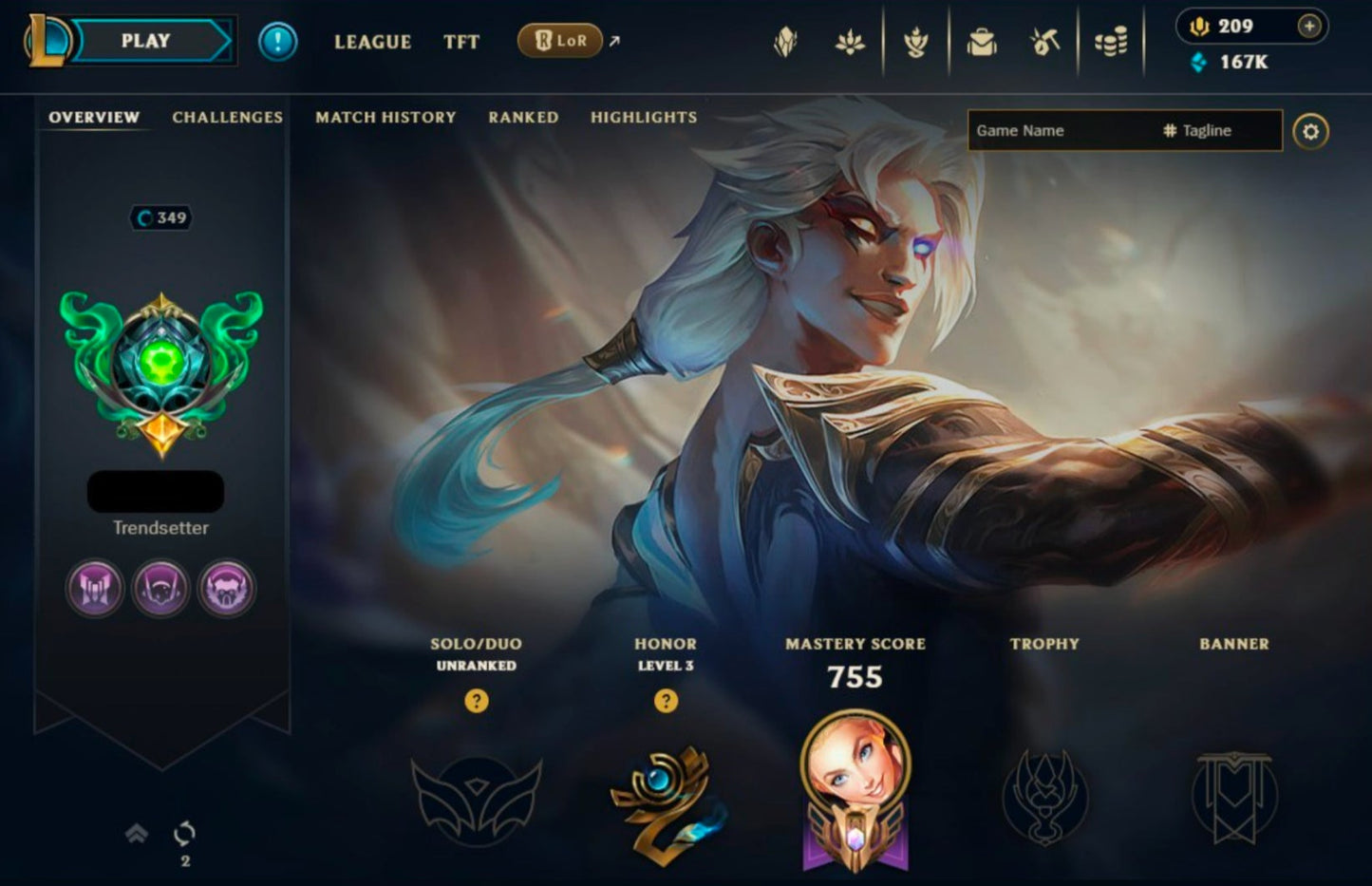
Task: Click the Solo/Duo help question mark
Action: click(475, 703)
